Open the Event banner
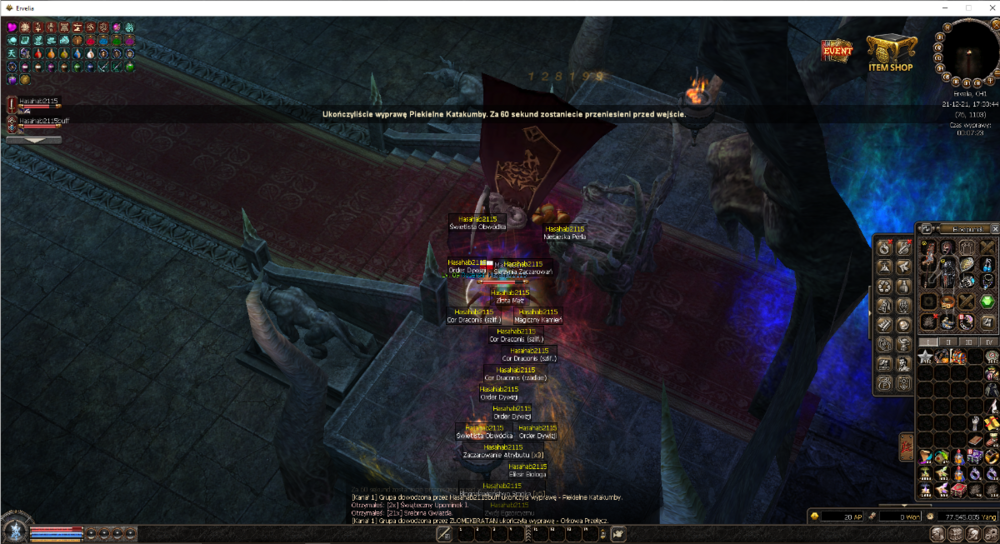This screenshot has width=1000, height=544. (x=836, y=50)
